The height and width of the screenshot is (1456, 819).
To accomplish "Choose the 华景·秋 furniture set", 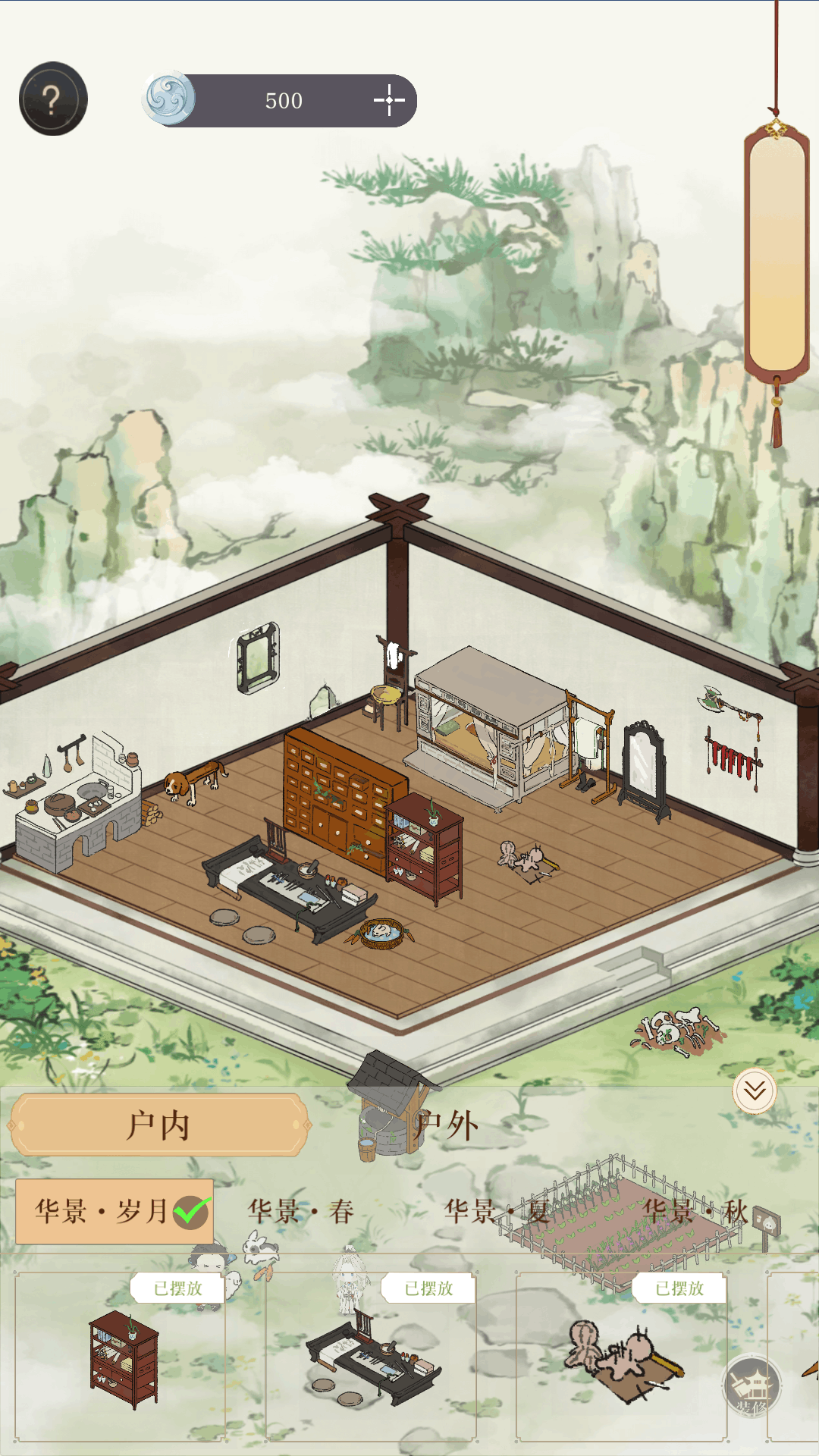I will [x=695, y=1211].
